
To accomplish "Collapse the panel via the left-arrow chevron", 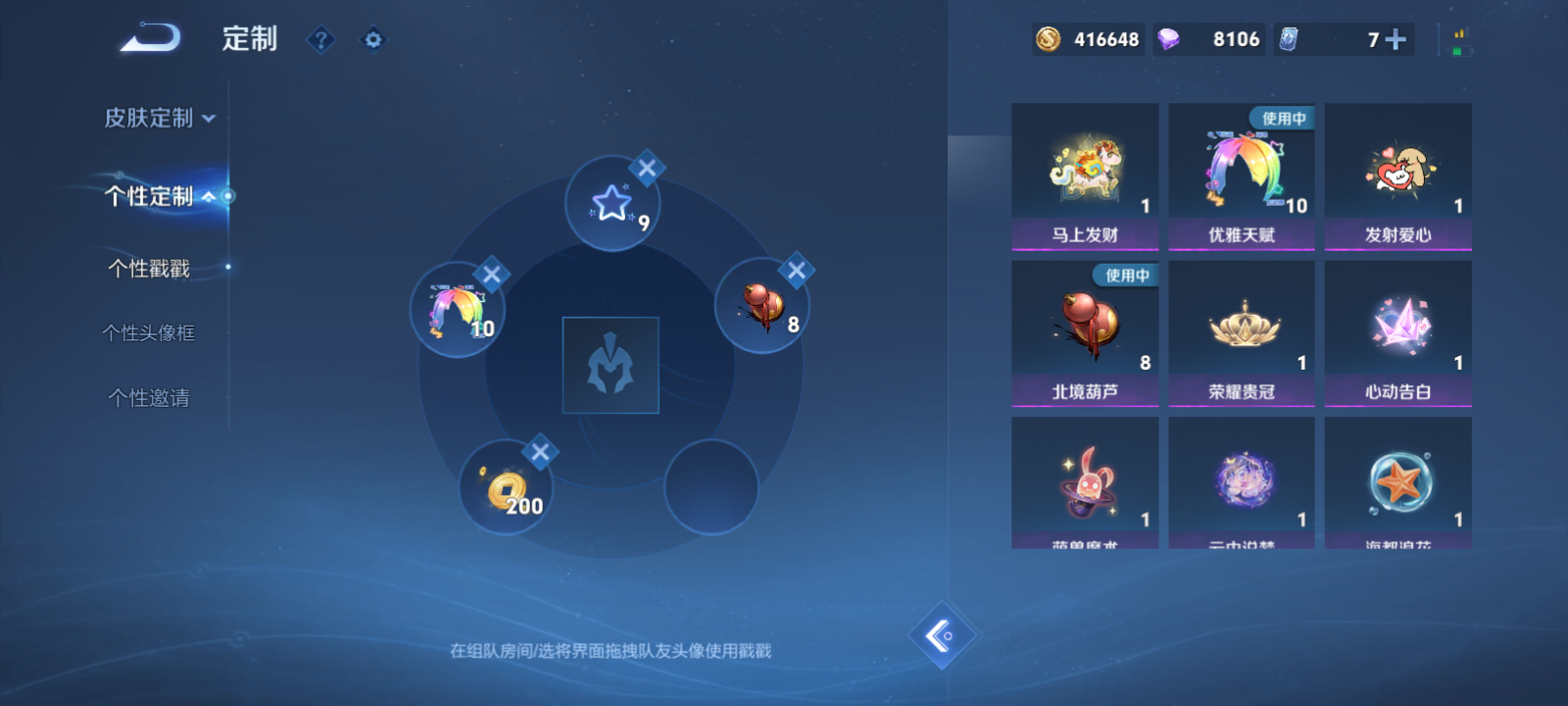I will [x=943, y=634].
